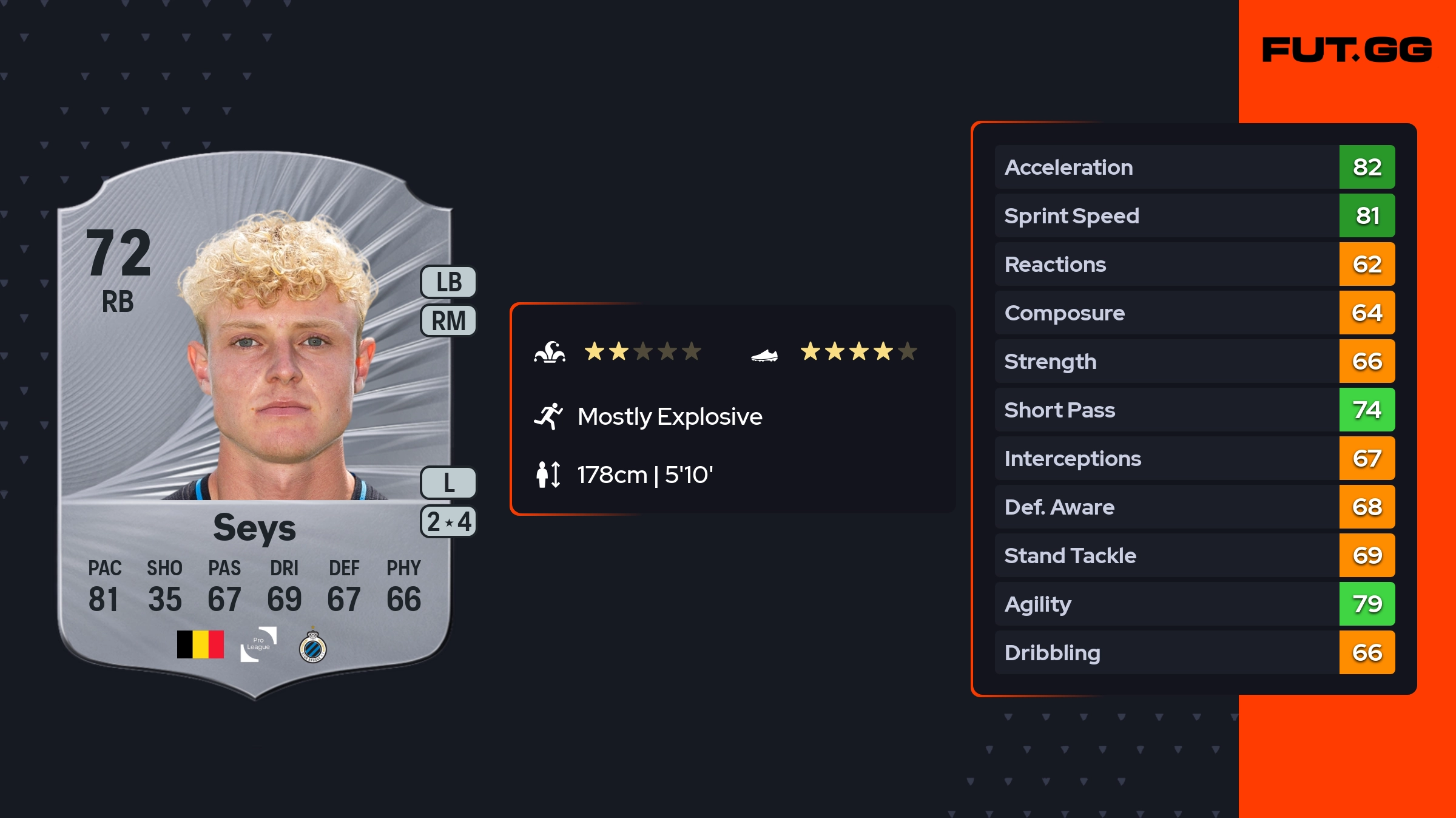Click the Agility stat row
The image size is (1456, 818).
tap(1194, 604)
